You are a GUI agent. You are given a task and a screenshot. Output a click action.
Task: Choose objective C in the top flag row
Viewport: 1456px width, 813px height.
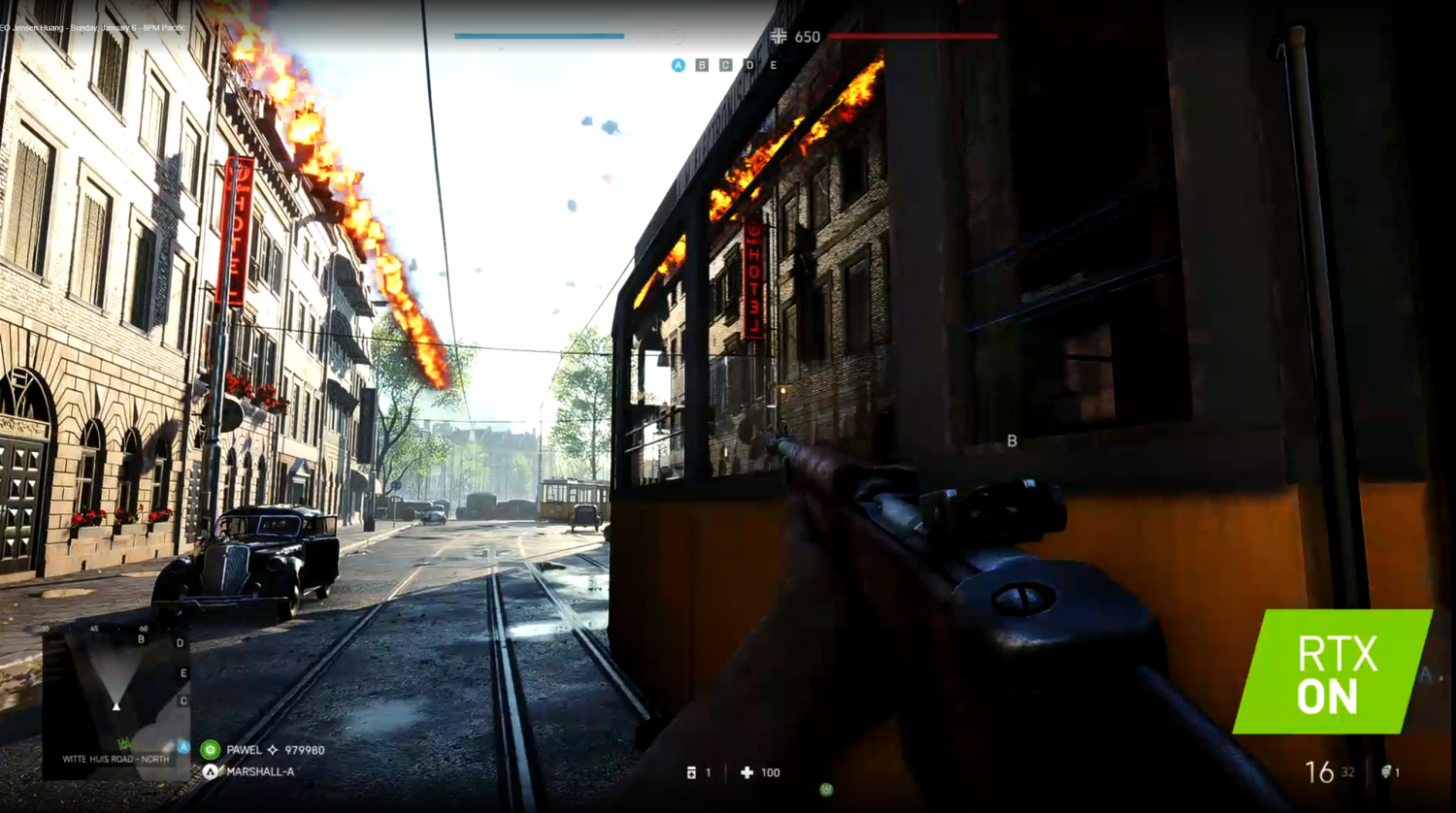[x=725, y=65]
